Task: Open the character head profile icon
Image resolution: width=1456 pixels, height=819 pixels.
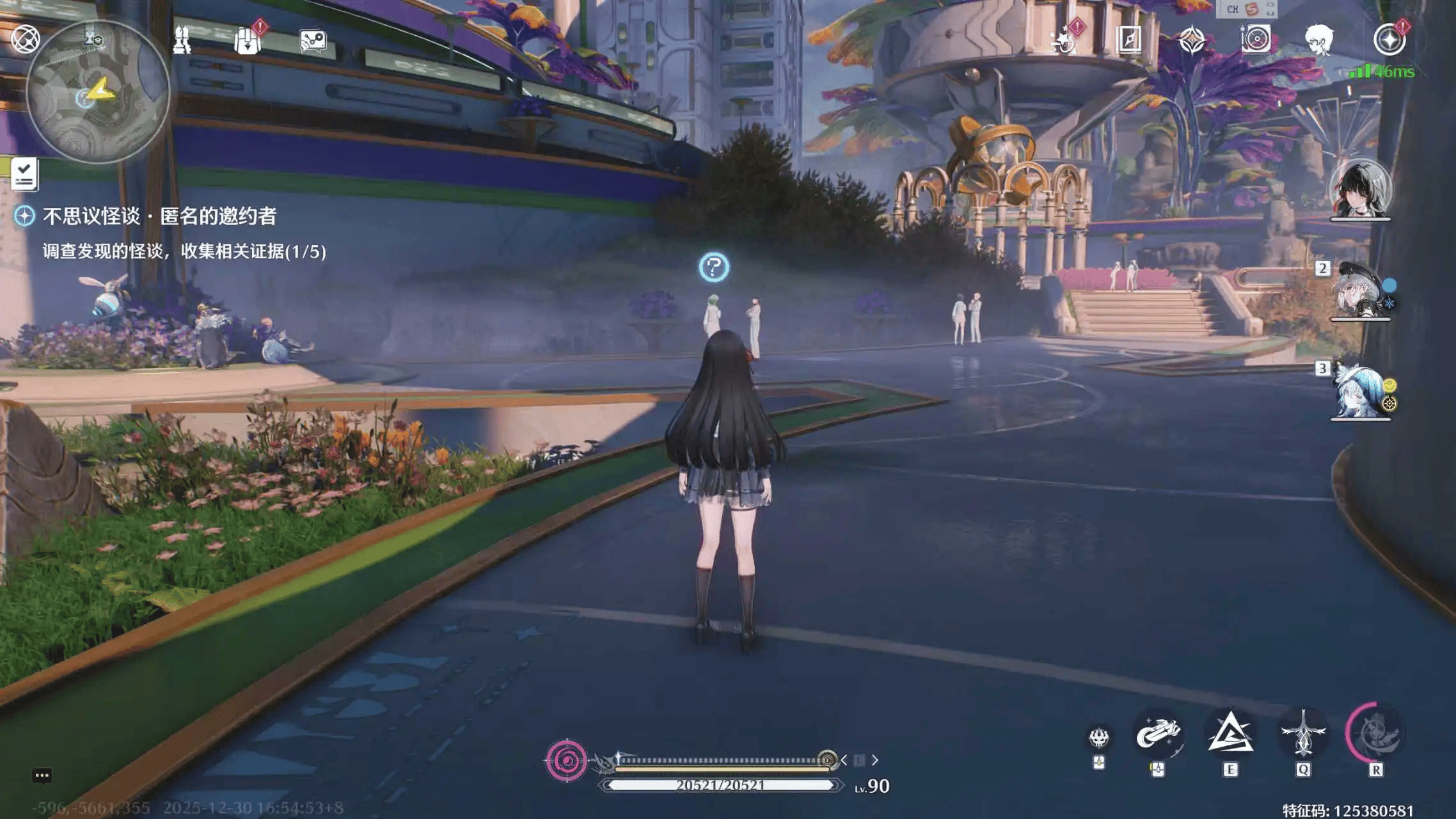Action: [x=1319, y=40]
